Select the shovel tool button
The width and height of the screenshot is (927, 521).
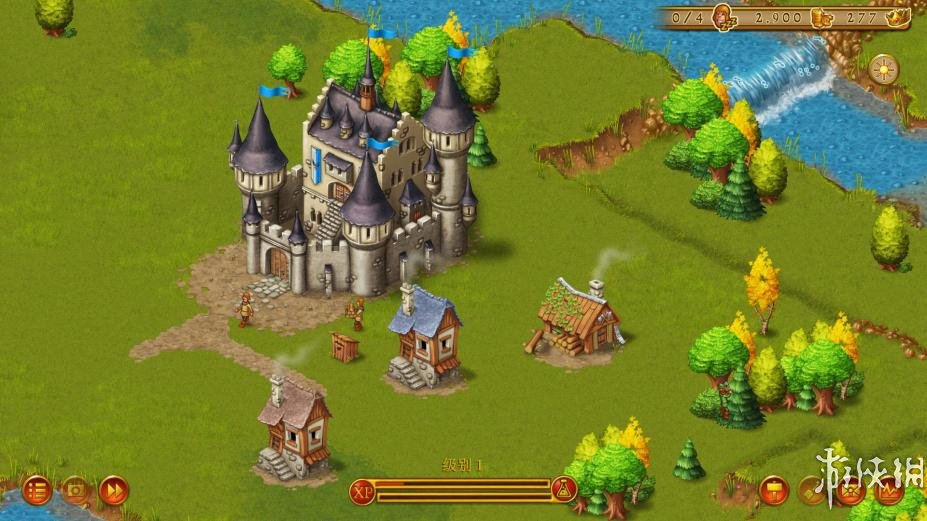813,490
